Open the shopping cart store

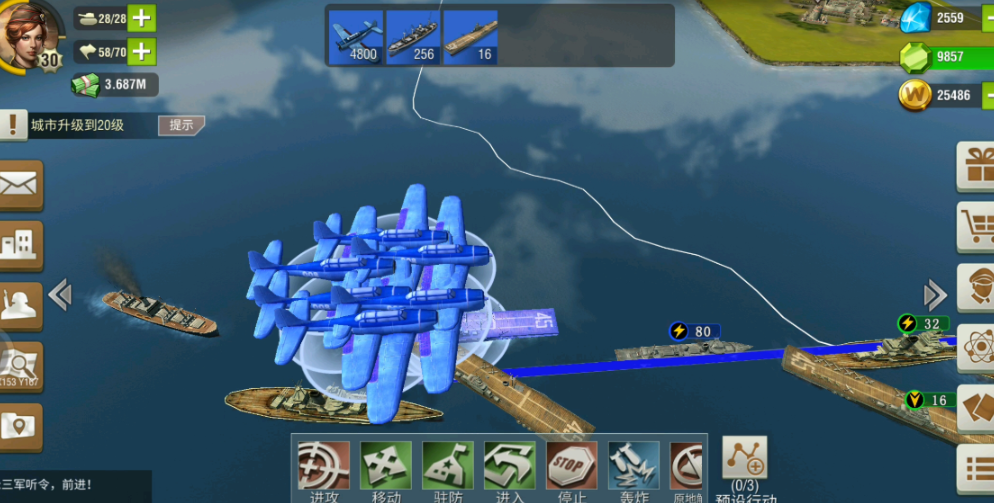(976, 226)
